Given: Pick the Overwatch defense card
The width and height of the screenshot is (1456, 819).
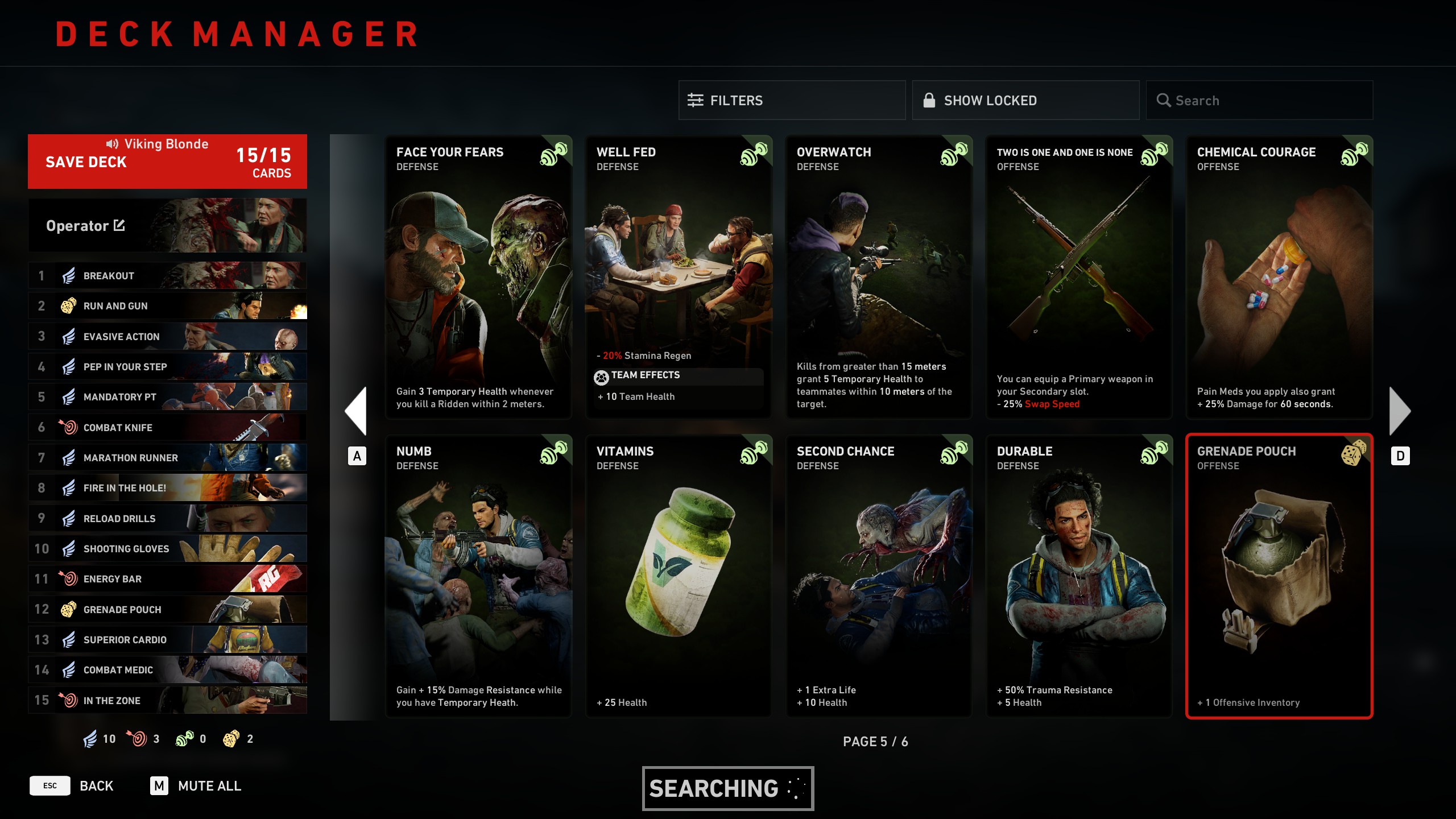Looking at the screenshot, I should click(x=879, y=277).
